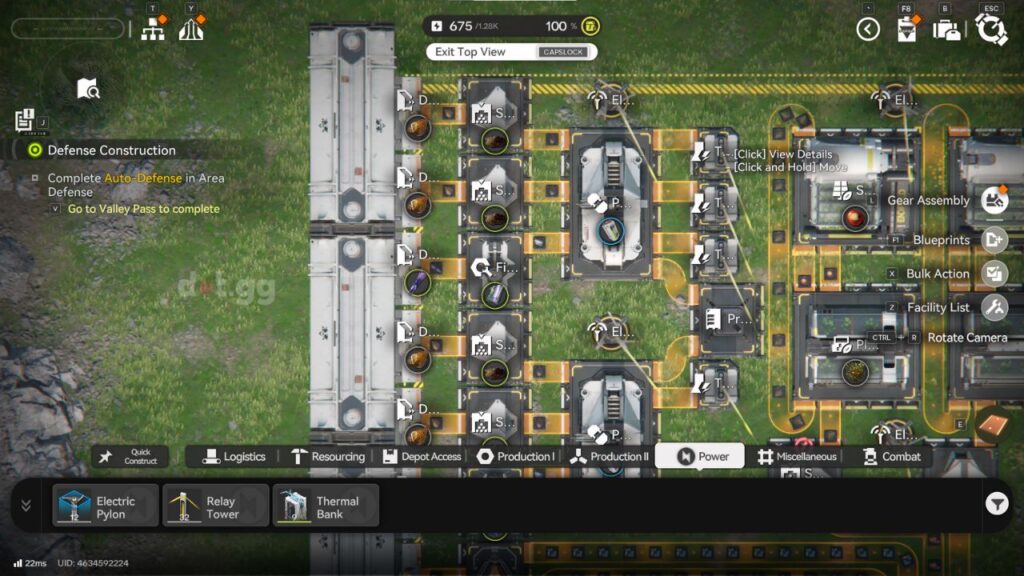Open the Facility List

[994, 308]
